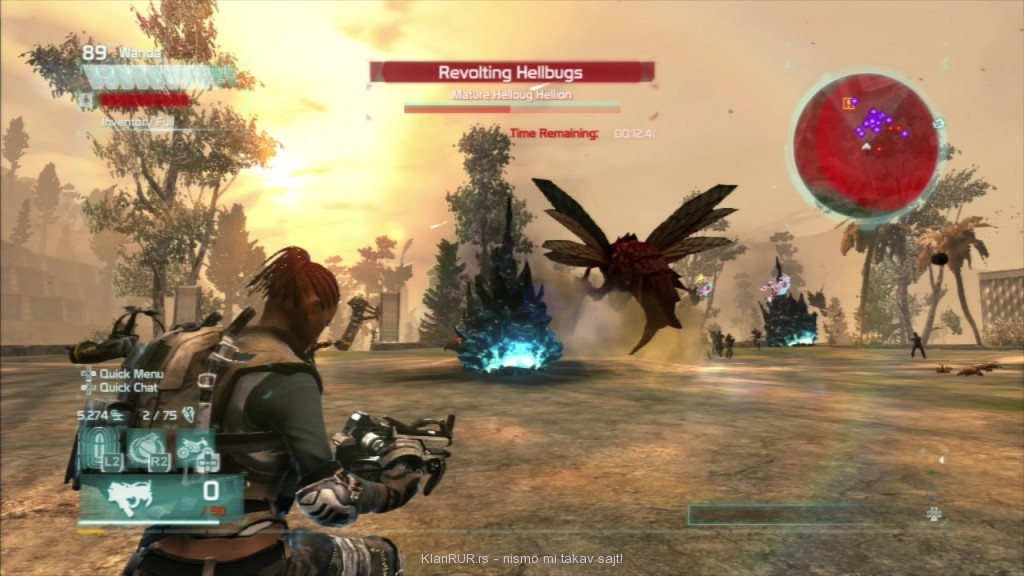Select the equipped weapon panel

coord(160,497)
